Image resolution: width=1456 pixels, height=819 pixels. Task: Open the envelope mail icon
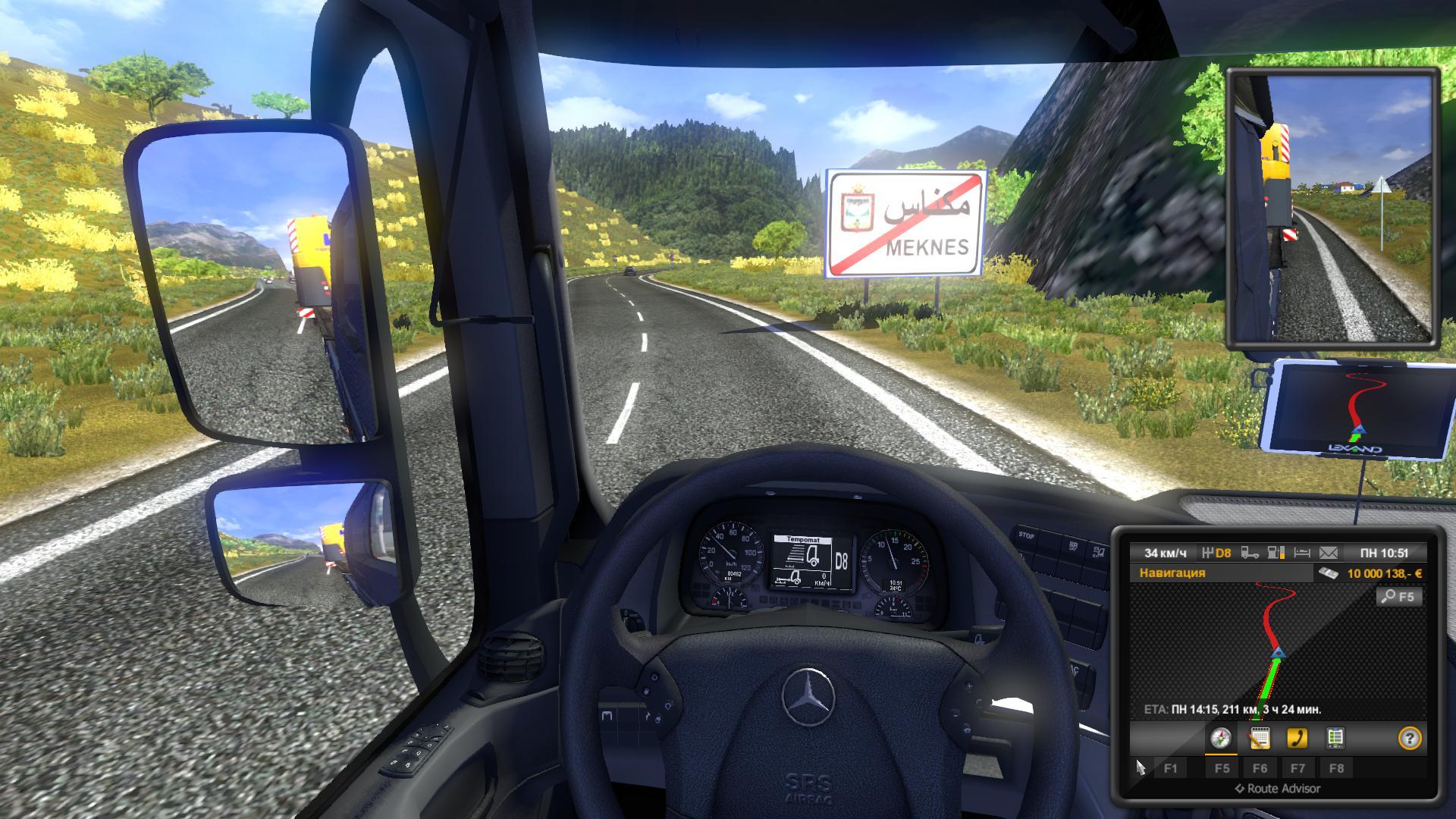1329,553
